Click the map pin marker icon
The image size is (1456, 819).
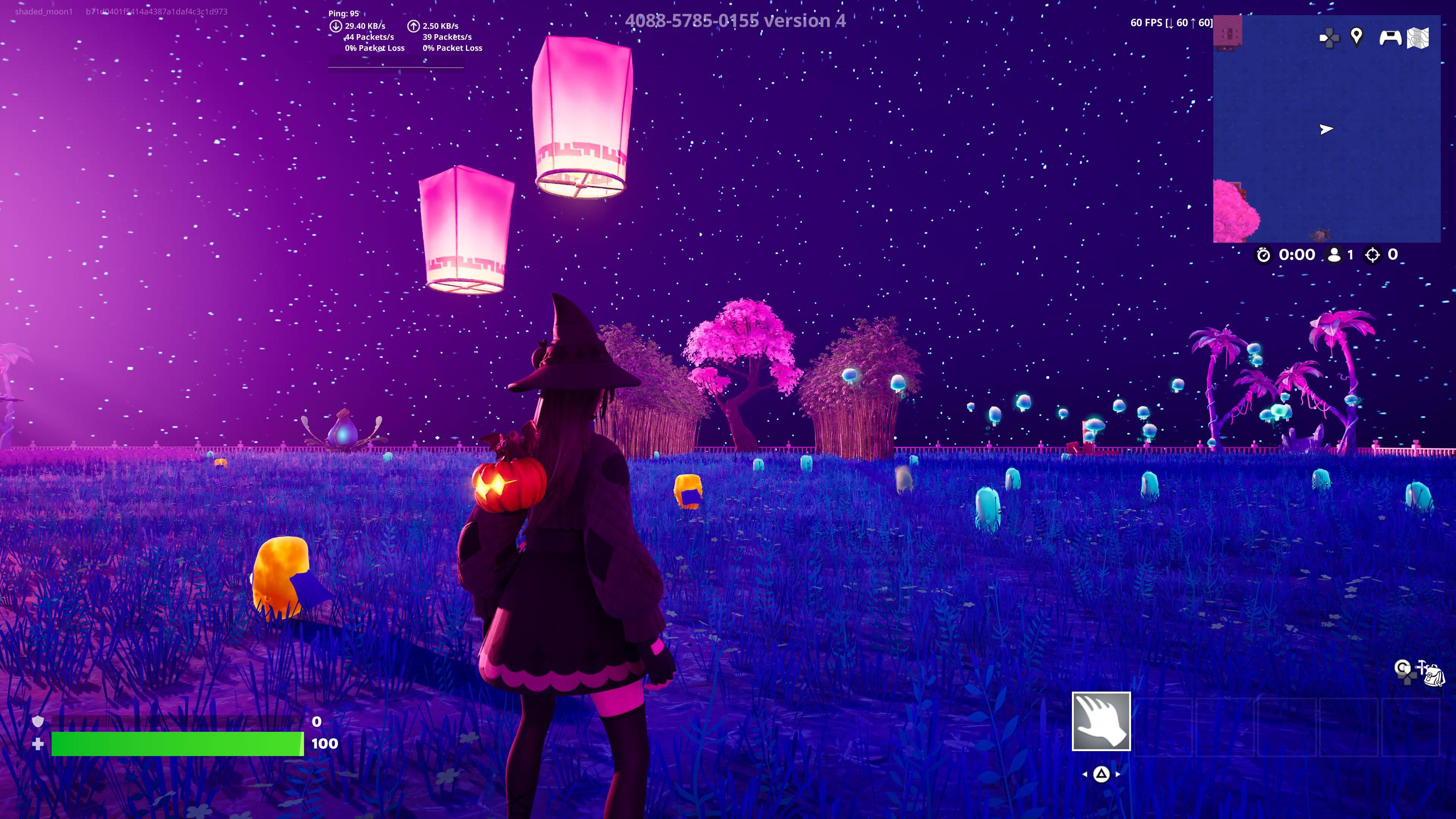coord(1356,37)
